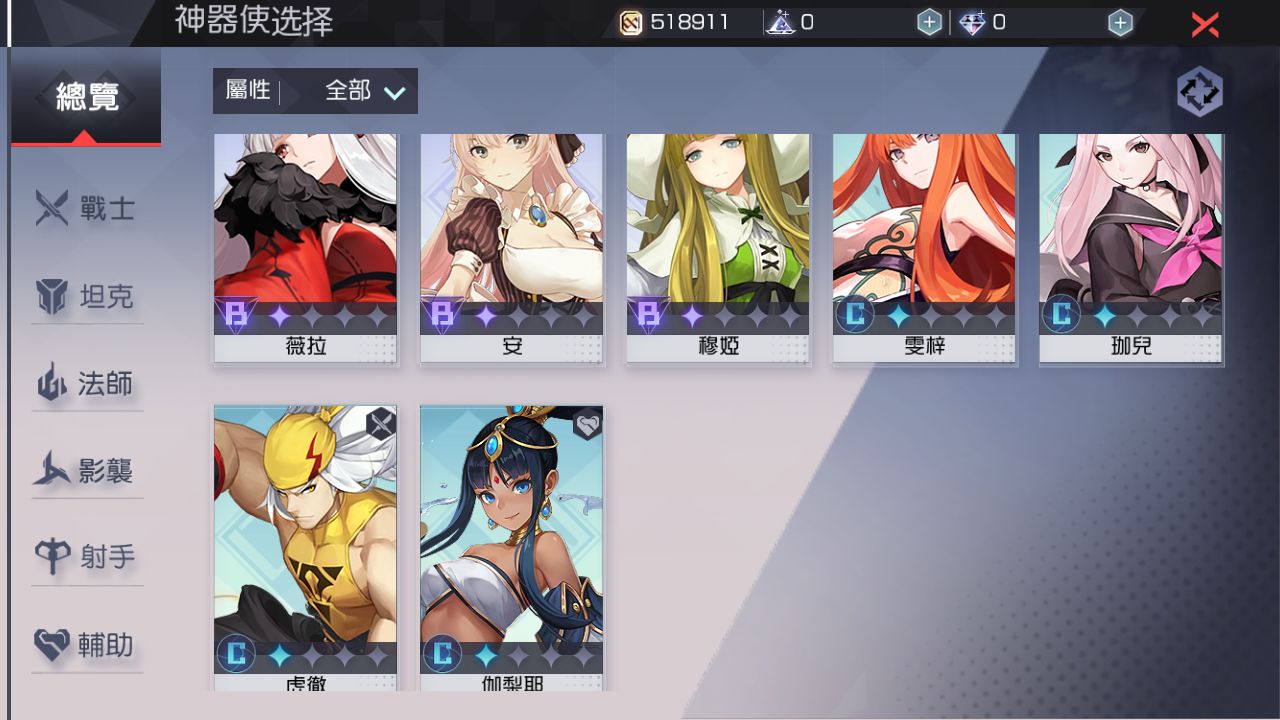
Task: Select the 薇拉 character card
Action: (x=305, y=247)
